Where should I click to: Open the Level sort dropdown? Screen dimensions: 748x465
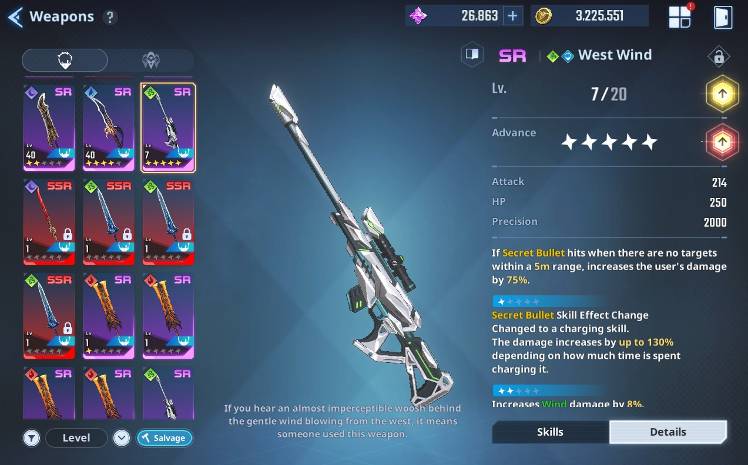pyautogui.click(x=77, y=438)
